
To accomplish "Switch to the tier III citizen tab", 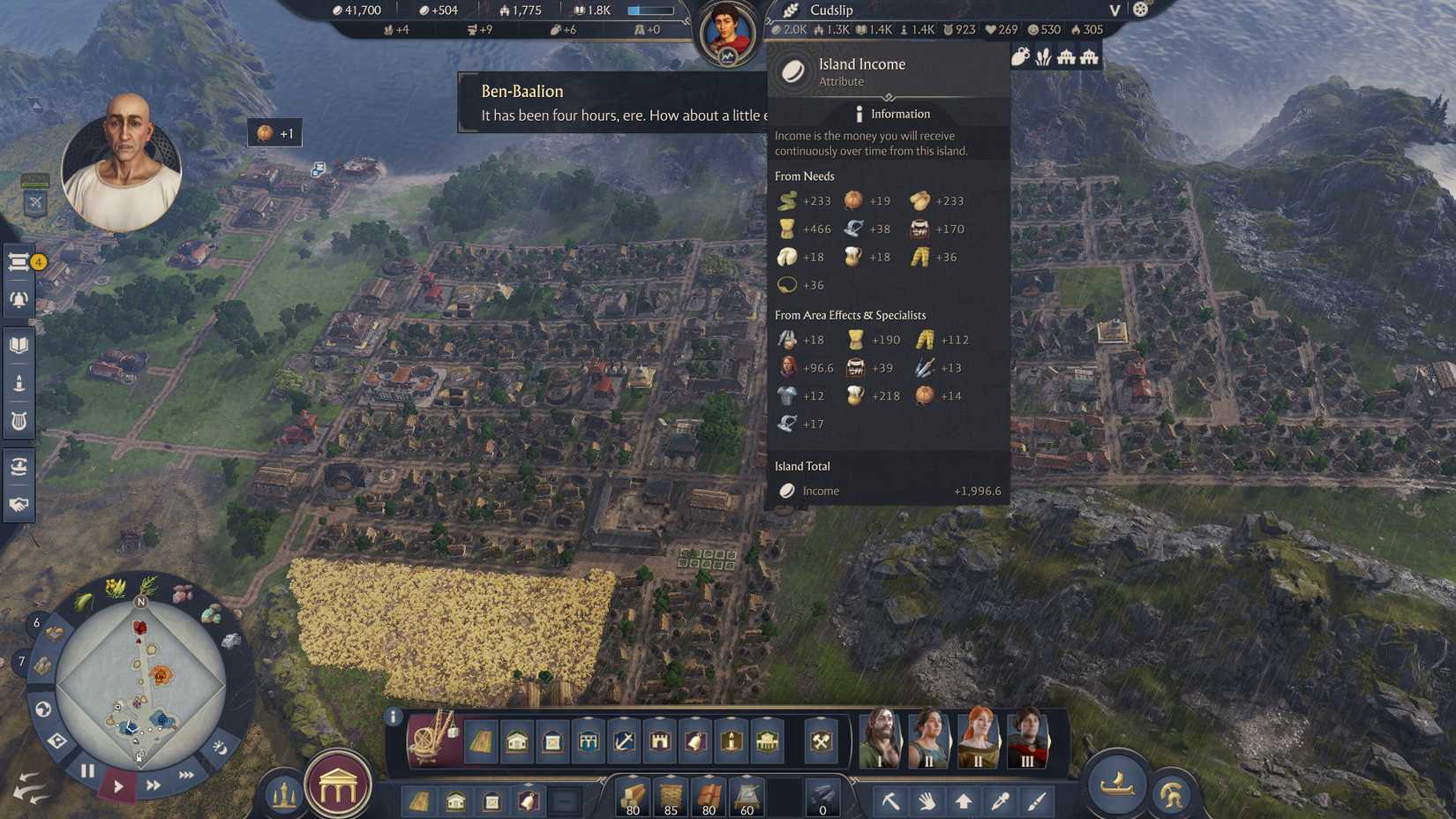I will click(x=1027, y=740).
